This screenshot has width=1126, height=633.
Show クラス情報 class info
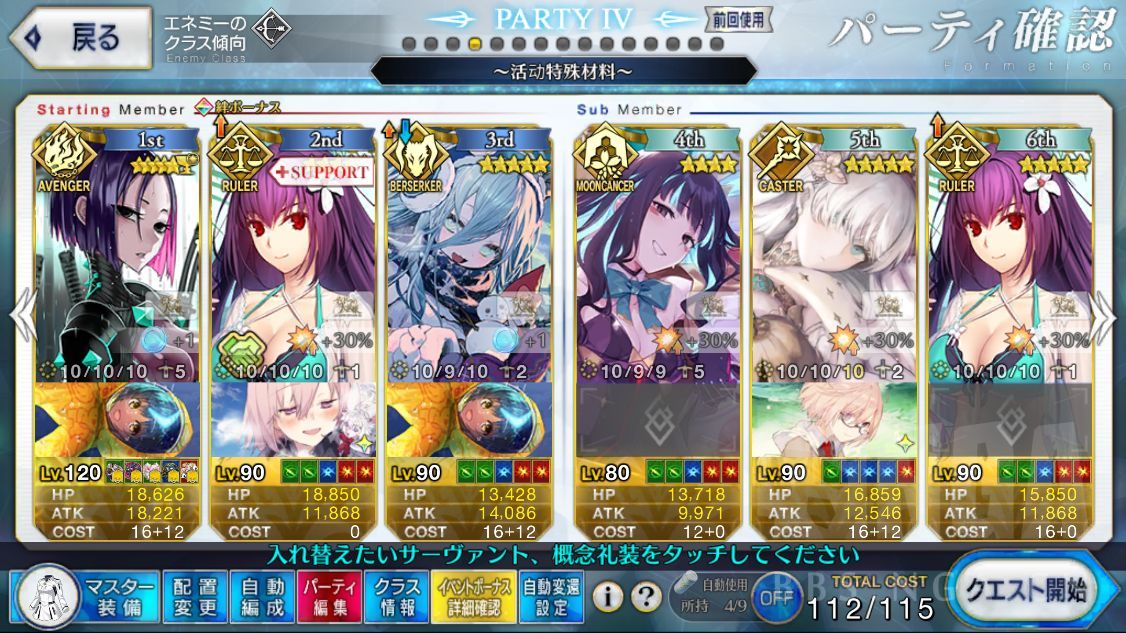click(x=397, y=595)
